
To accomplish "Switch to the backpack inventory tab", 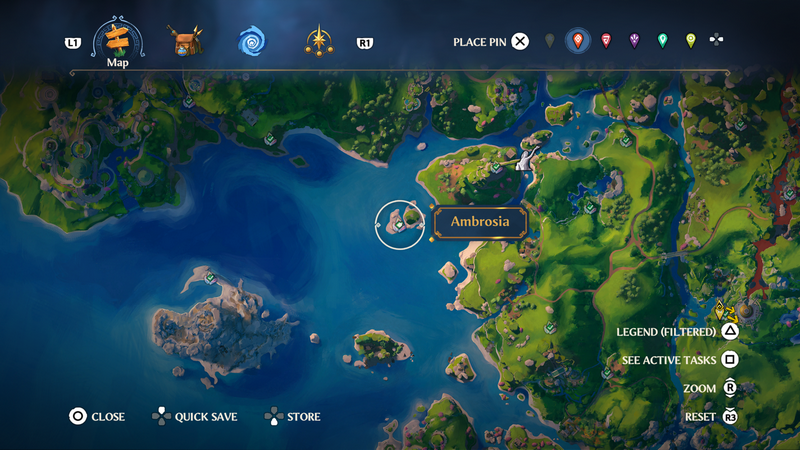I will tap(185, 41).
